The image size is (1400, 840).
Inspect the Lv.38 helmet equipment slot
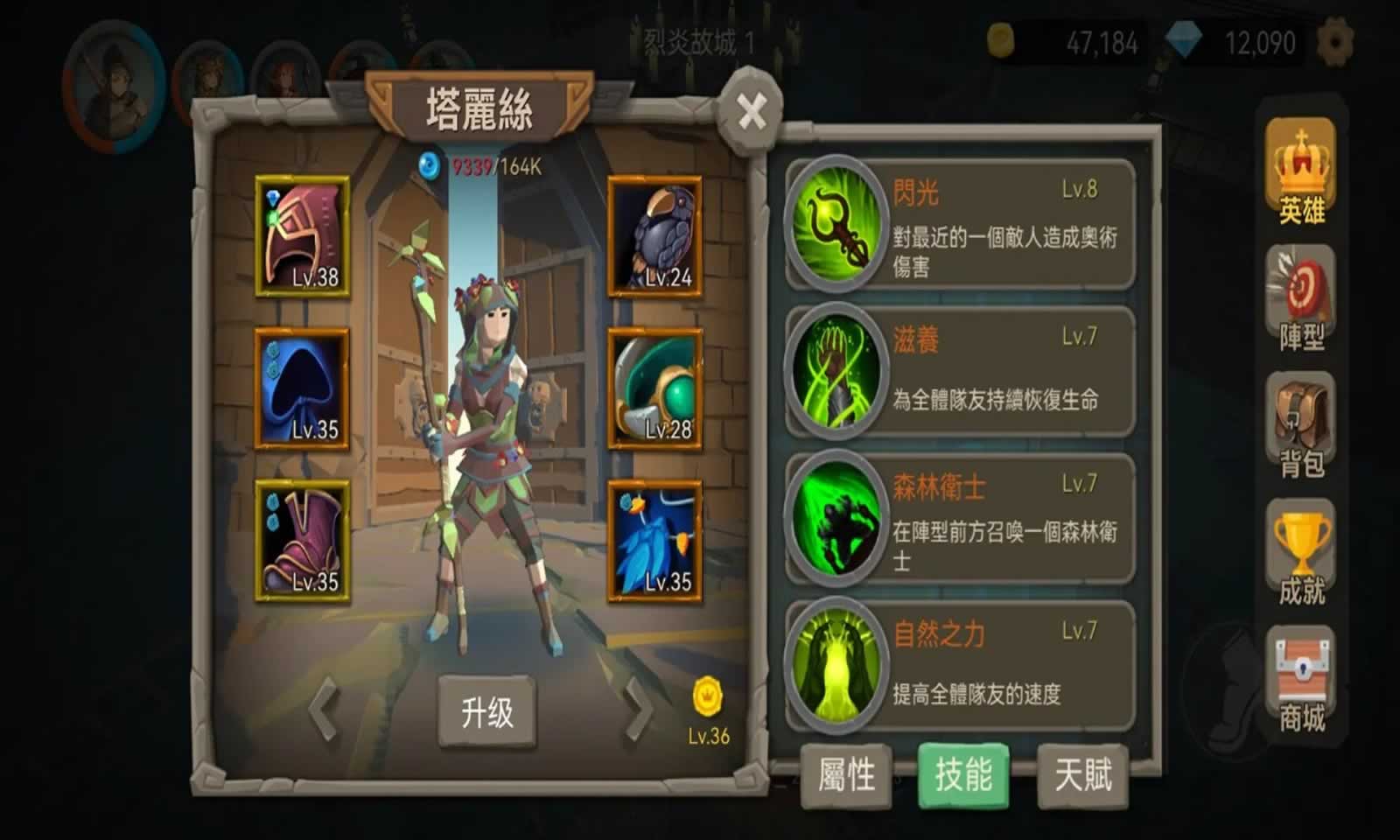(303, 236)
